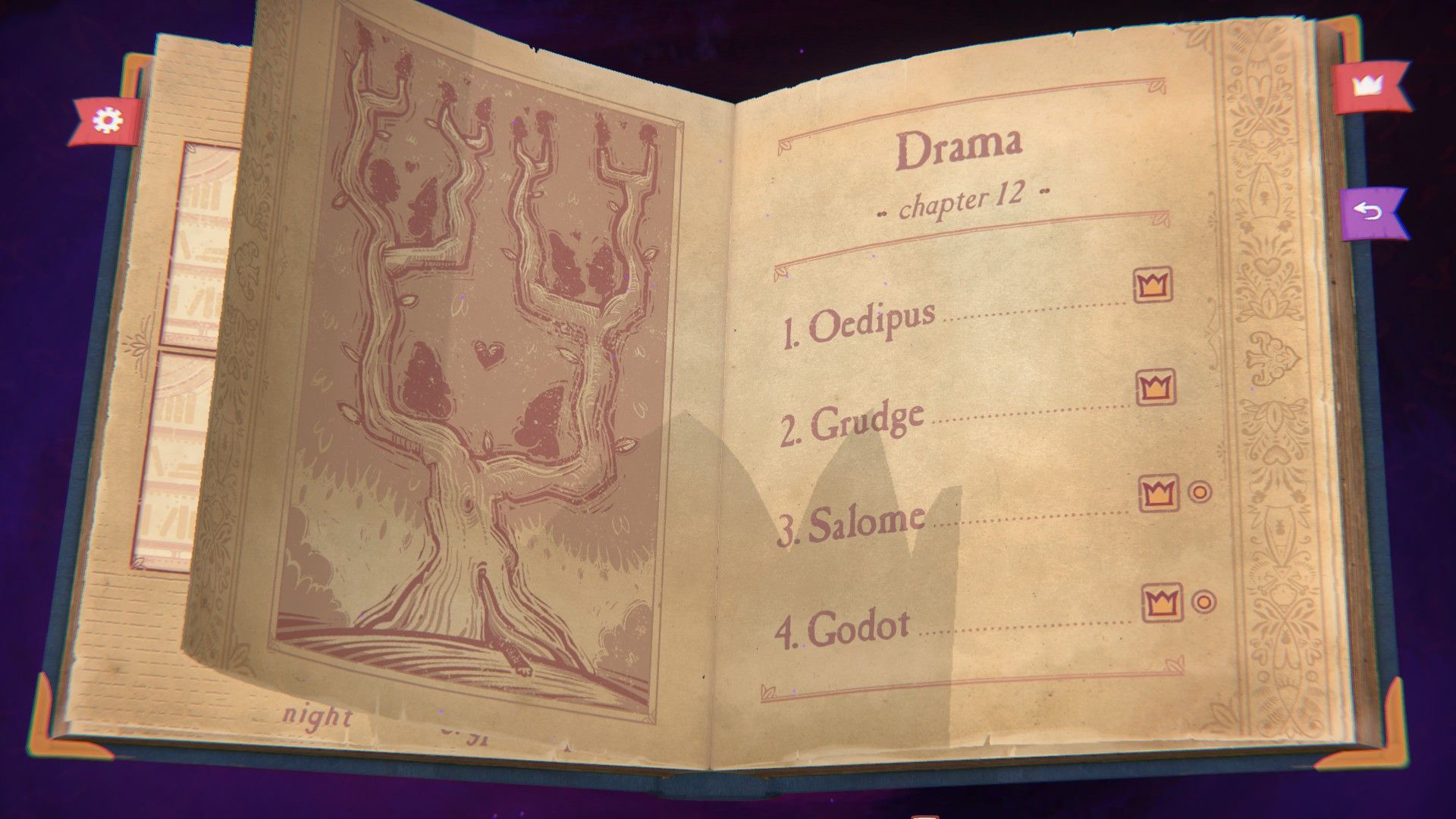This screenshot has width=1456, height=819.
Task: Click the crown badge beside Salome
Action: [1160, 493]
